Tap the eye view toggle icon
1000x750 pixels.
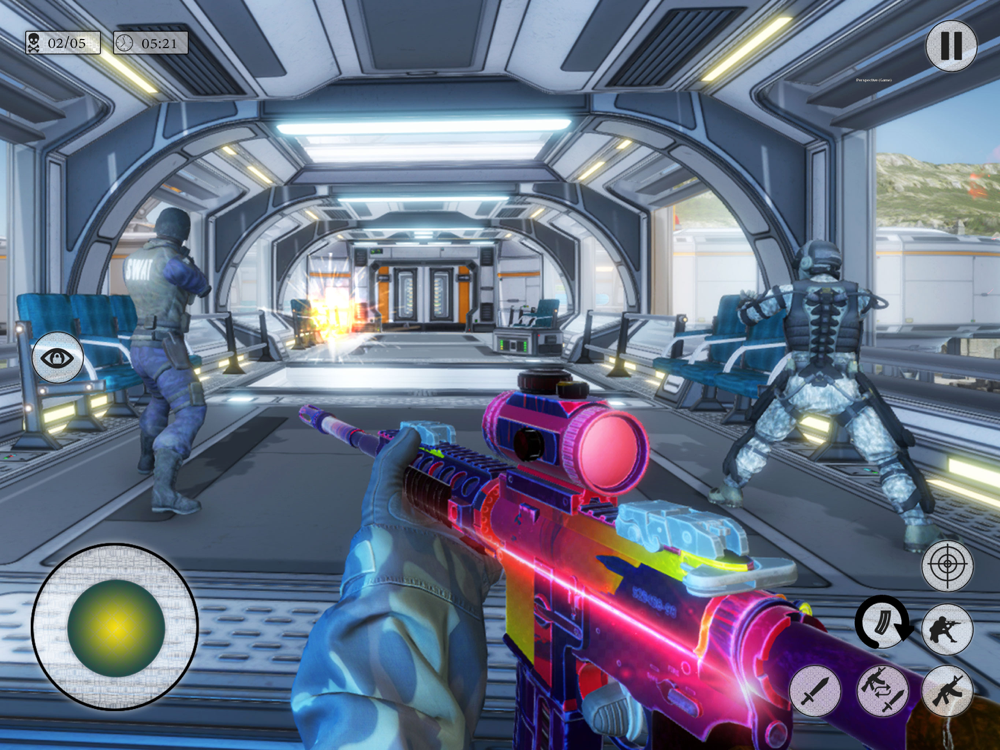click(58, 358)
